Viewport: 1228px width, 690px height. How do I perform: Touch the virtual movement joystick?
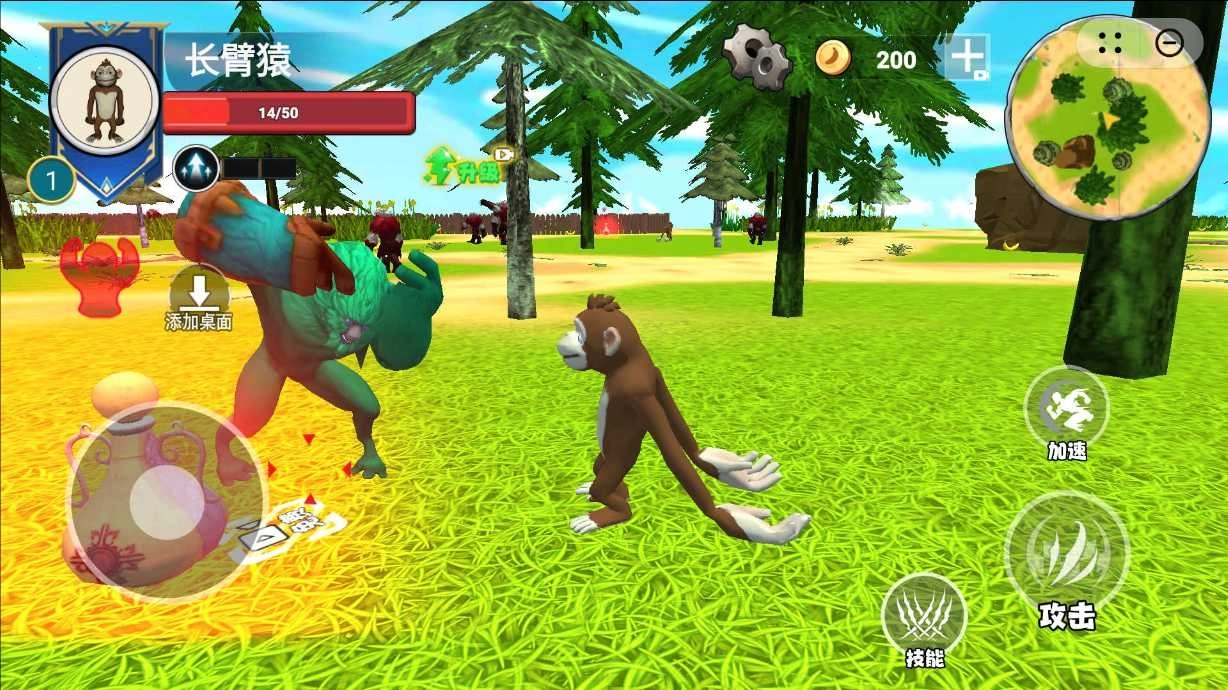166,497
